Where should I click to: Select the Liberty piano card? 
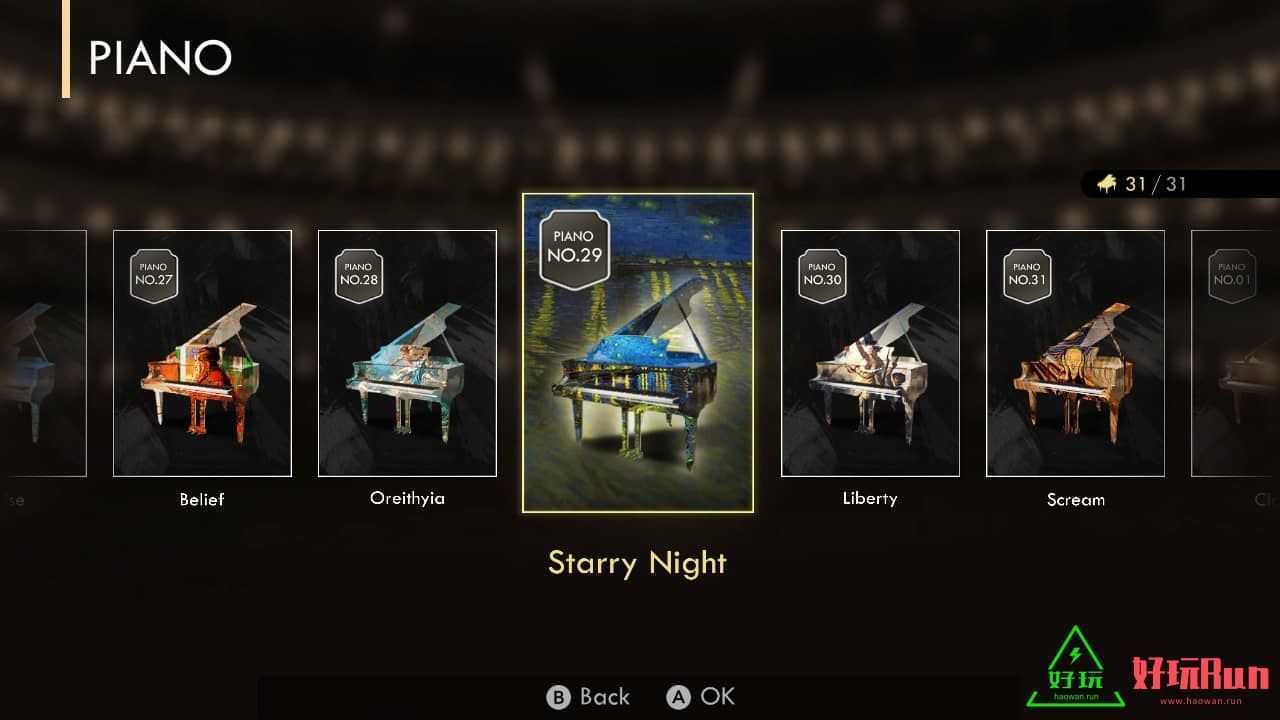[870, 353]
